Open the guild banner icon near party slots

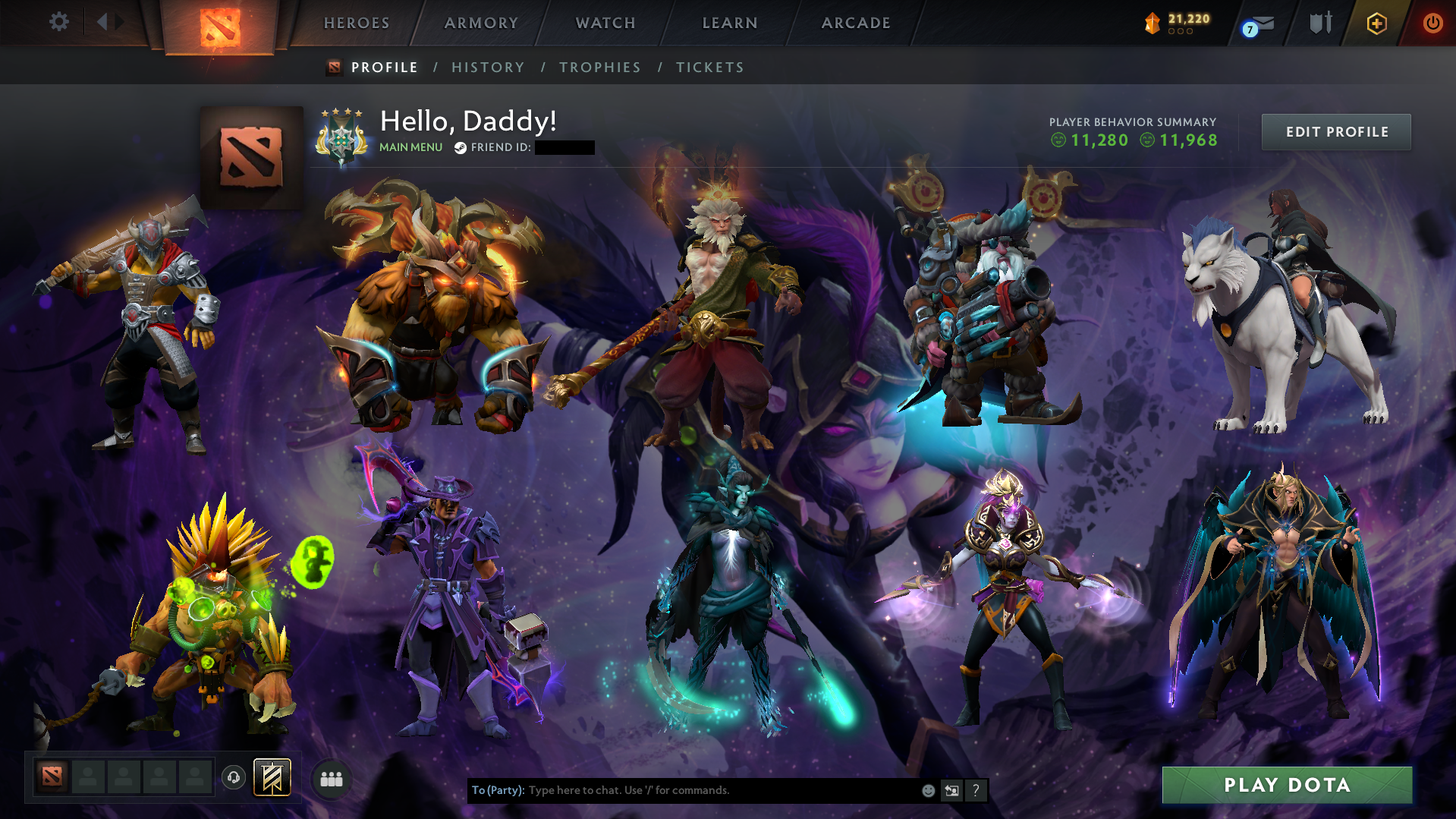[x=273, y=777]
